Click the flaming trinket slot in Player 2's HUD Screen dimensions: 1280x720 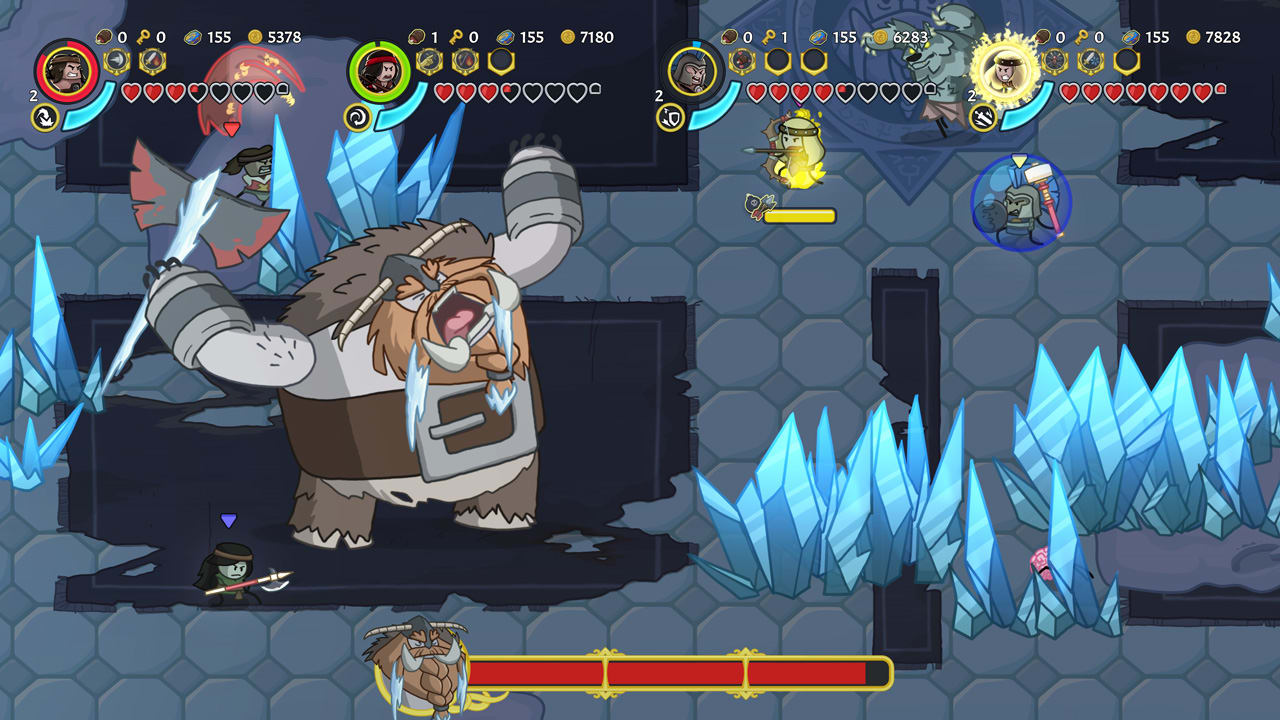point(465,61)
